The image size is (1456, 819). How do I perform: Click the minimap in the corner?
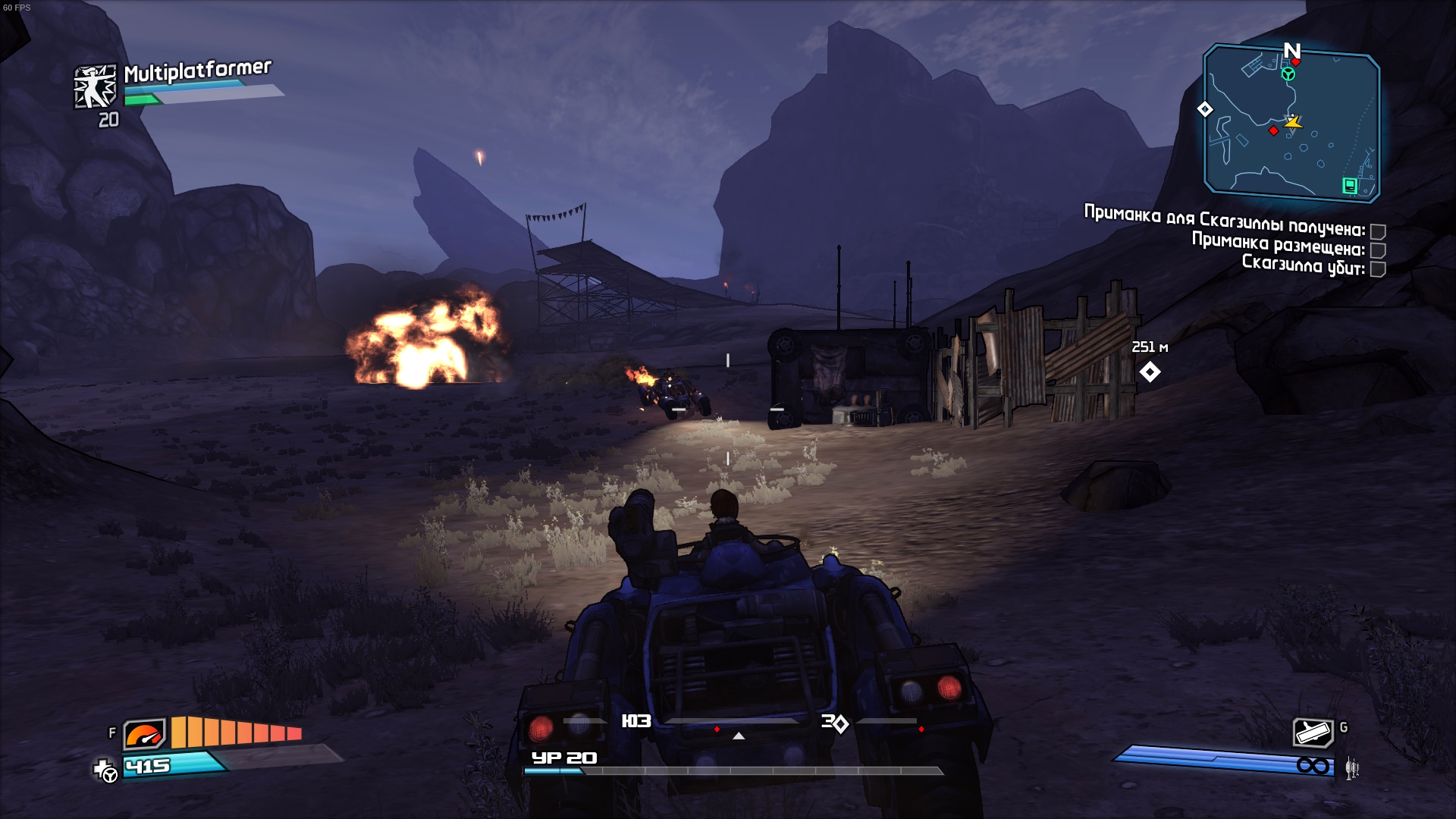(x=1291, y=123)
